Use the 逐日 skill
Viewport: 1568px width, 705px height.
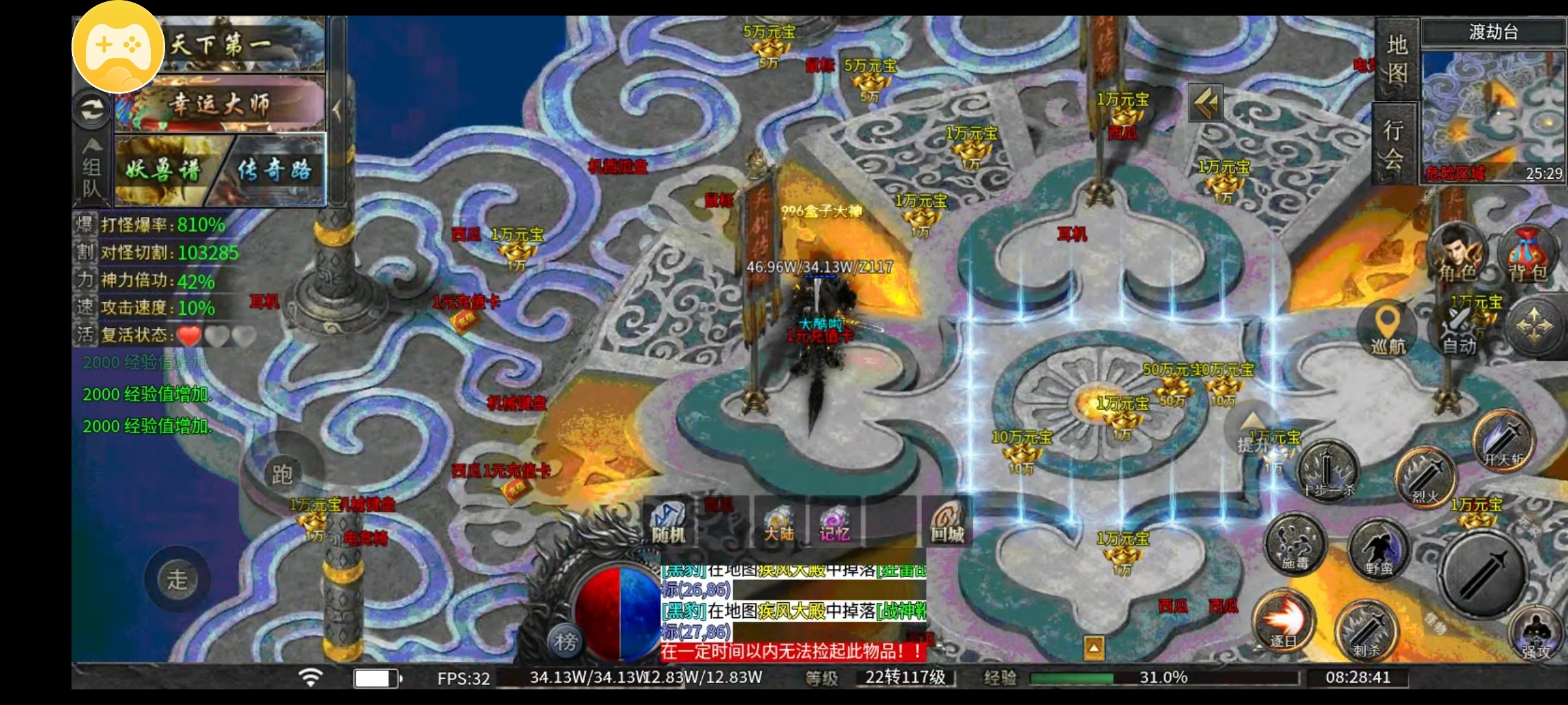coord(1283,621)
